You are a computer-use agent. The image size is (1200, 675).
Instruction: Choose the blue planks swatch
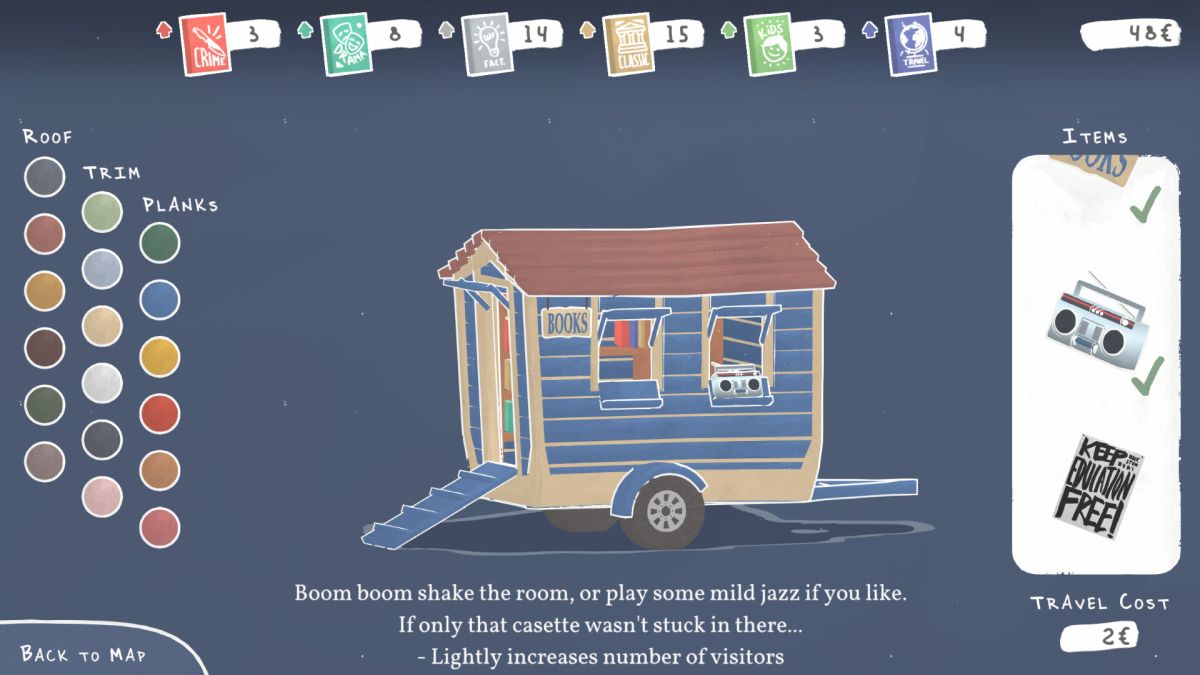pyautogui.click(x=160, y=300)
